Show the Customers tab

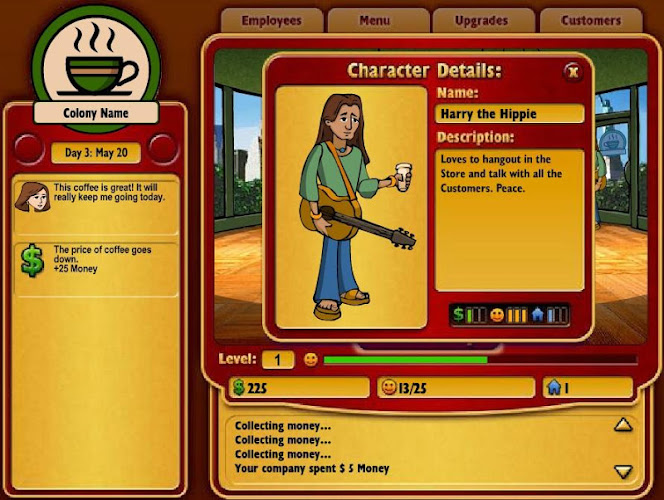click(592, 20)
